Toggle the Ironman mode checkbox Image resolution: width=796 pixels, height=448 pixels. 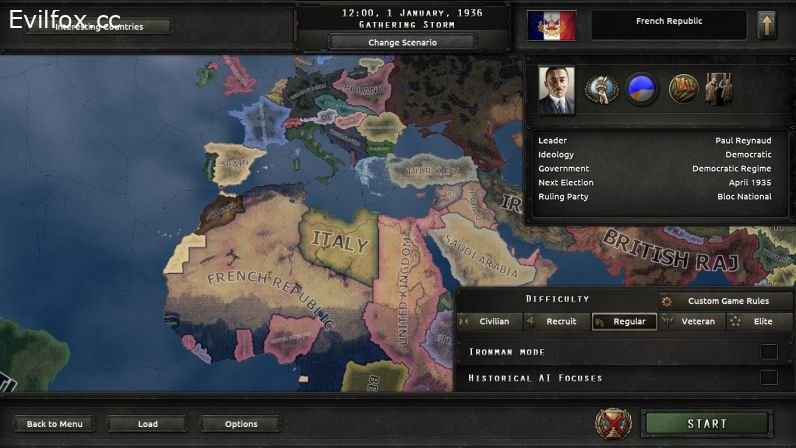pyautogui.click(x=768, y=351)
